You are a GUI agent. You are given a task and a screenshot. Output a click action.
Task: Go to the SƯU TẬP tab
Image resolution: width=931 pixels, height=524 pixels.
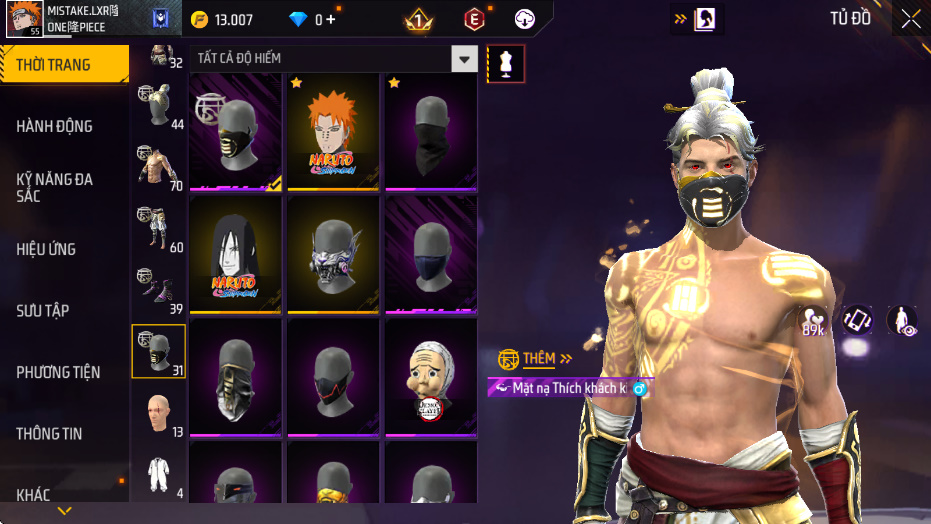click(43, 310)
